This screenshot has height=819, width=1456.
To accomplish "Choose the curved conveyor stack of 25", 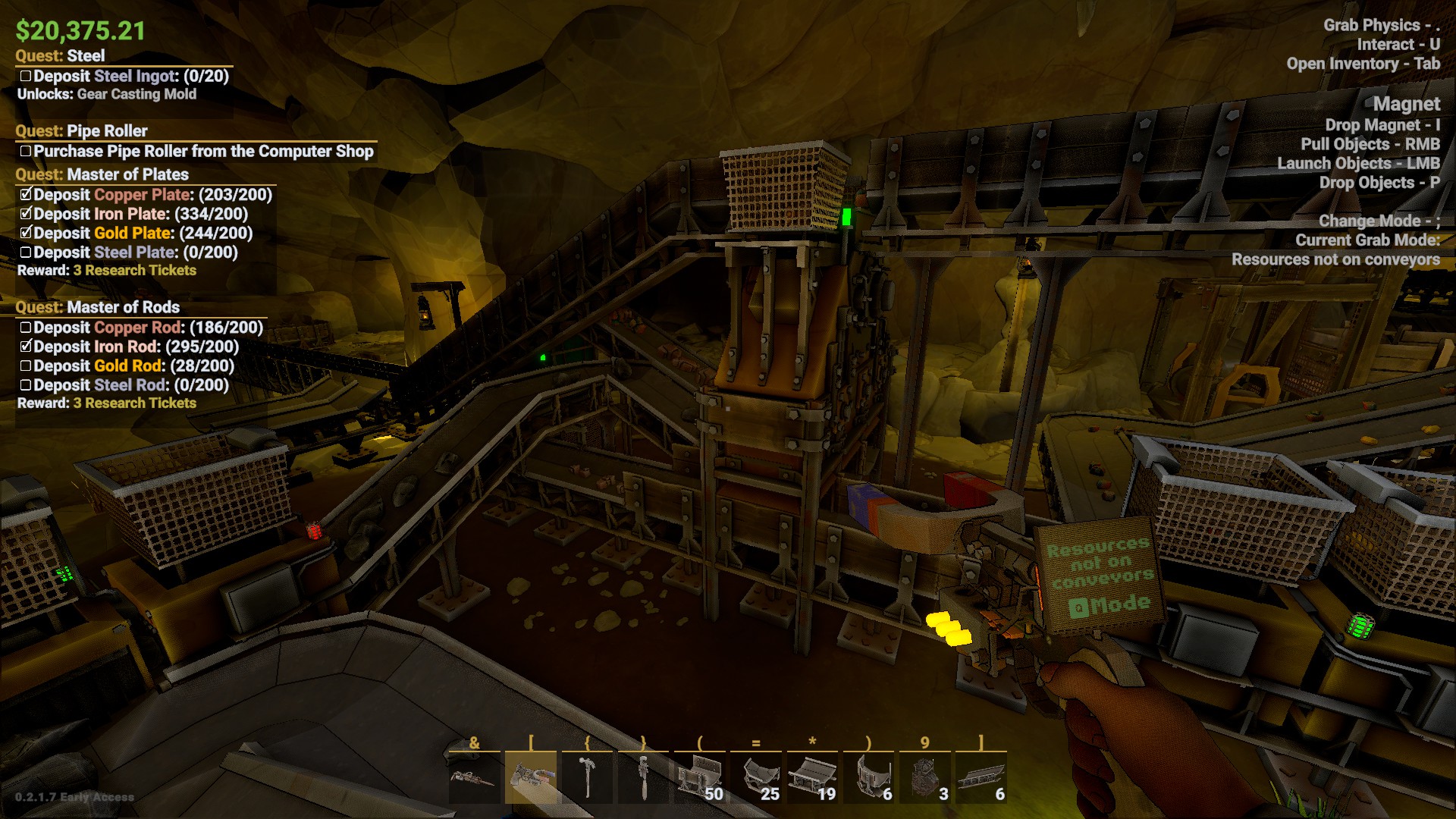I will 756,778.
